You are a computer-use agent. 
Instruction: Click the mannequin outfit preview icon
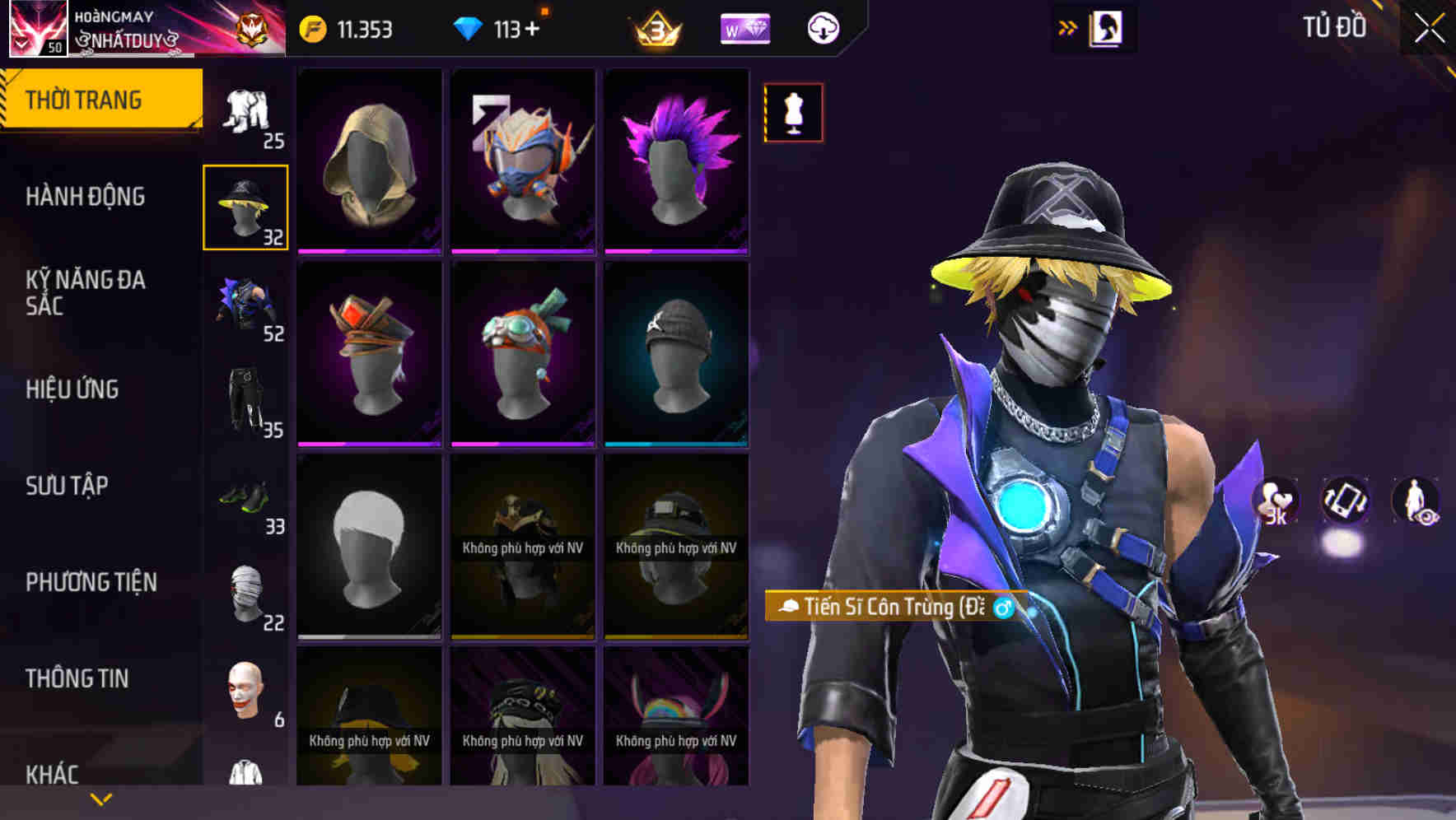[x=793, y=113]
